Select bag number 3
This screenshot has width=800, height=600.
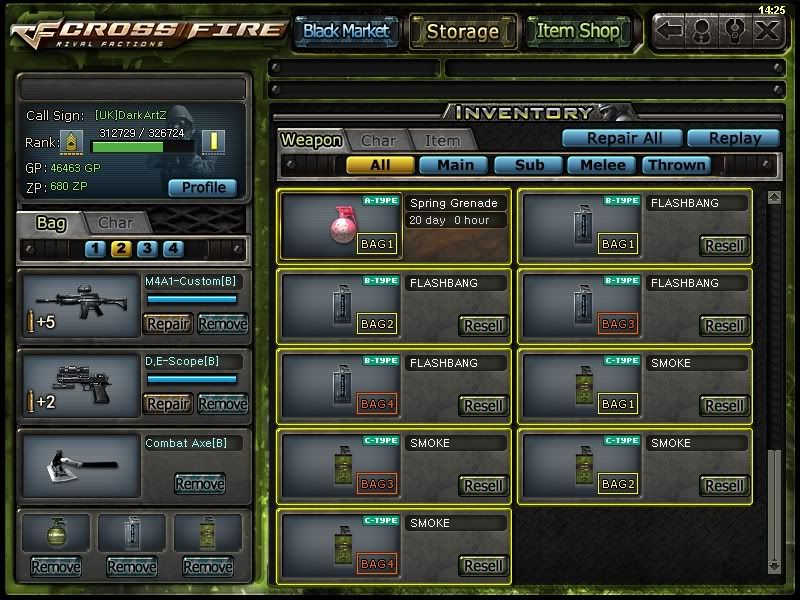click(147, 249)
